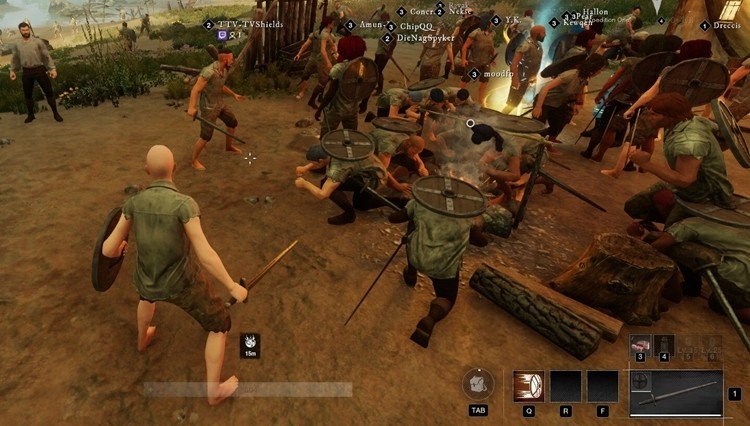Open the inventory bag icon

pos(479,385)
